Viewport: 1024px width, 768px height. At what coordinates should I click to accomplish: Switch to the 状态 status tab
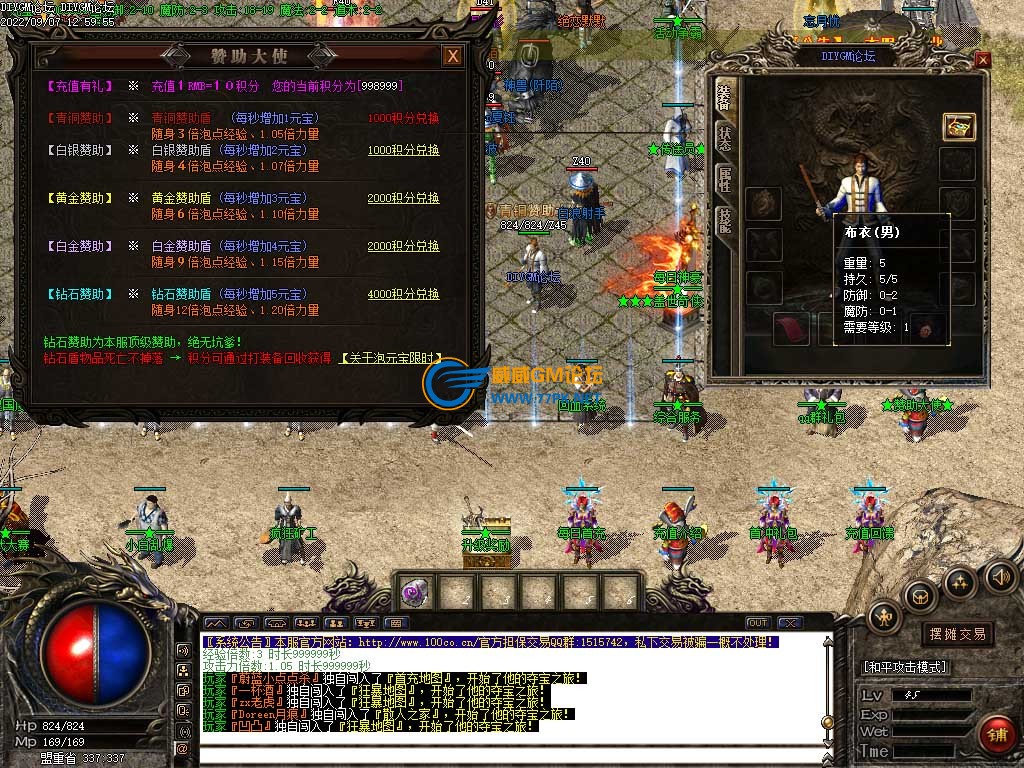(x=724, y=139)
